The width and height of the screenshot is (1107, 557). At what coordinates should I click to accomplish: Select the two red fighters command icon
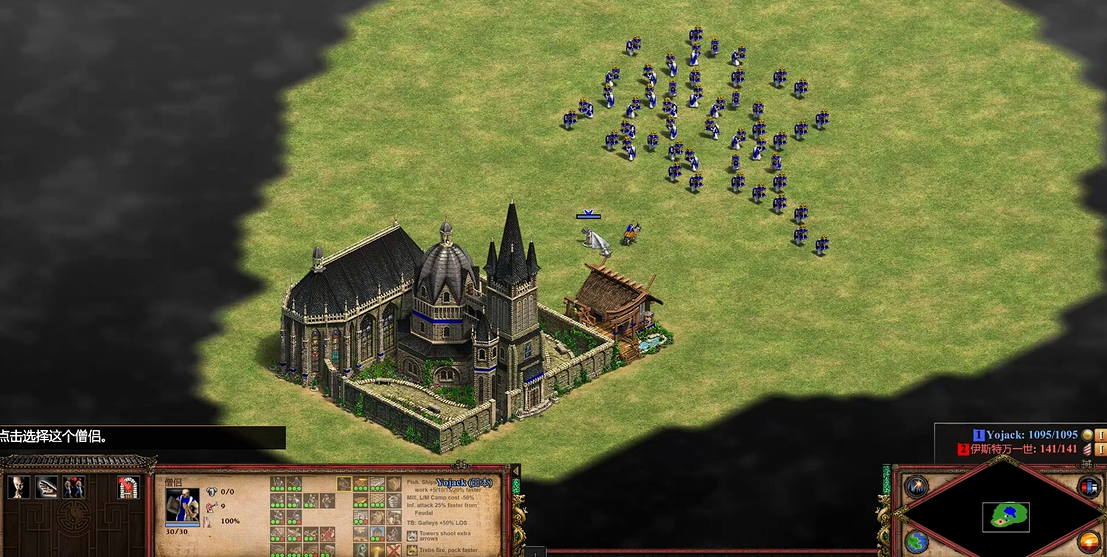(73, 487)
